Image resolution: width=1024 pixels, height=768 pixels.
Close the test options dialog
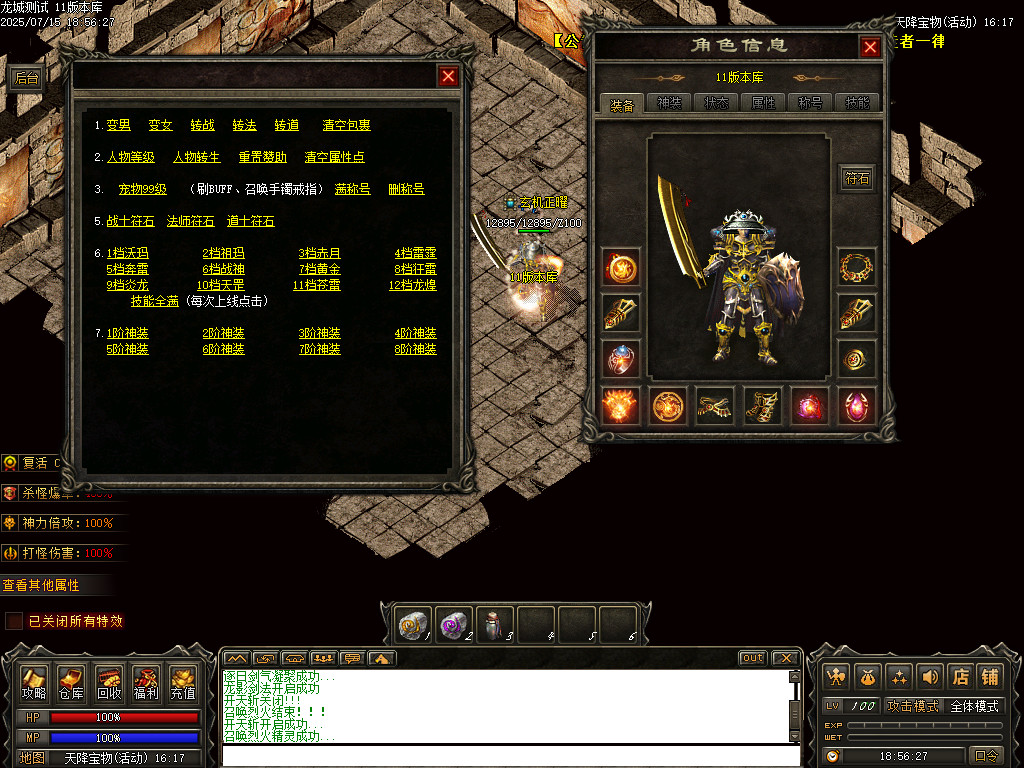(449, 76)
